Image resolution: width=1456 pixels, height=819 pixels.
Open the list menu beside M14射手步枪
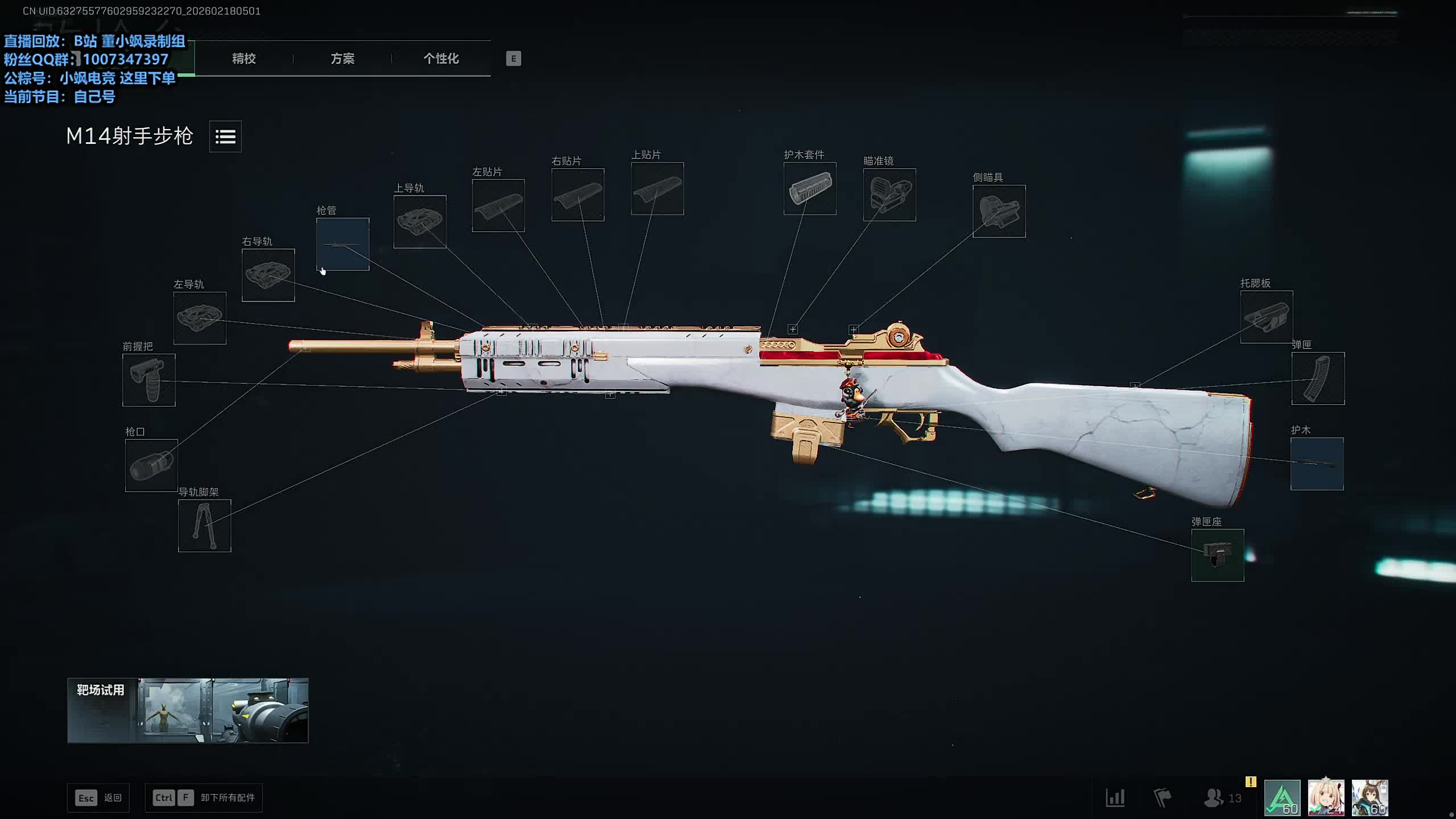coord(225,136)
